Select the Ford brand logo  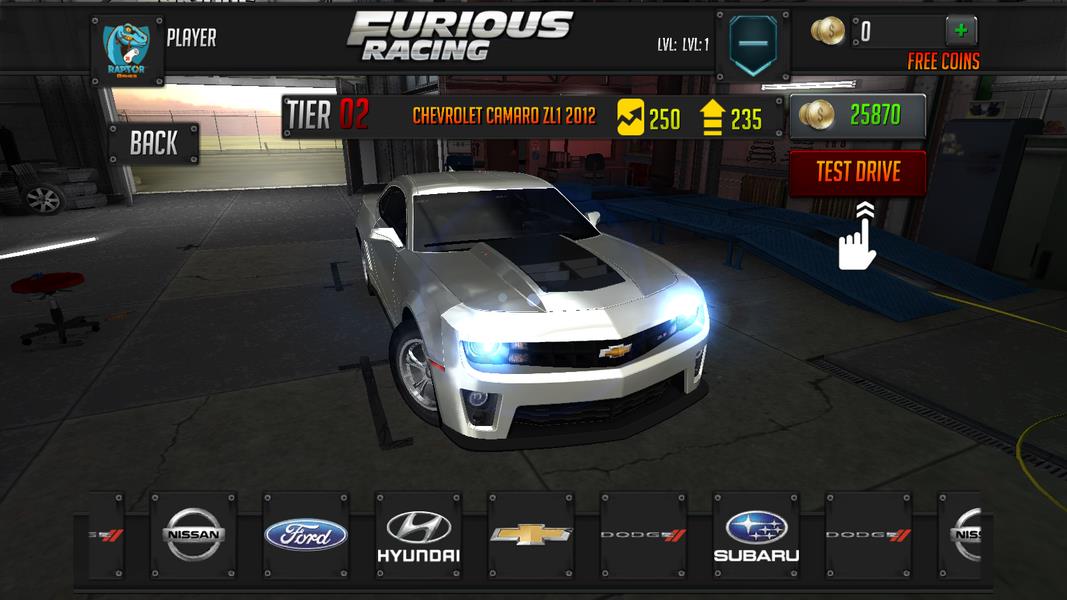[306, 535]
